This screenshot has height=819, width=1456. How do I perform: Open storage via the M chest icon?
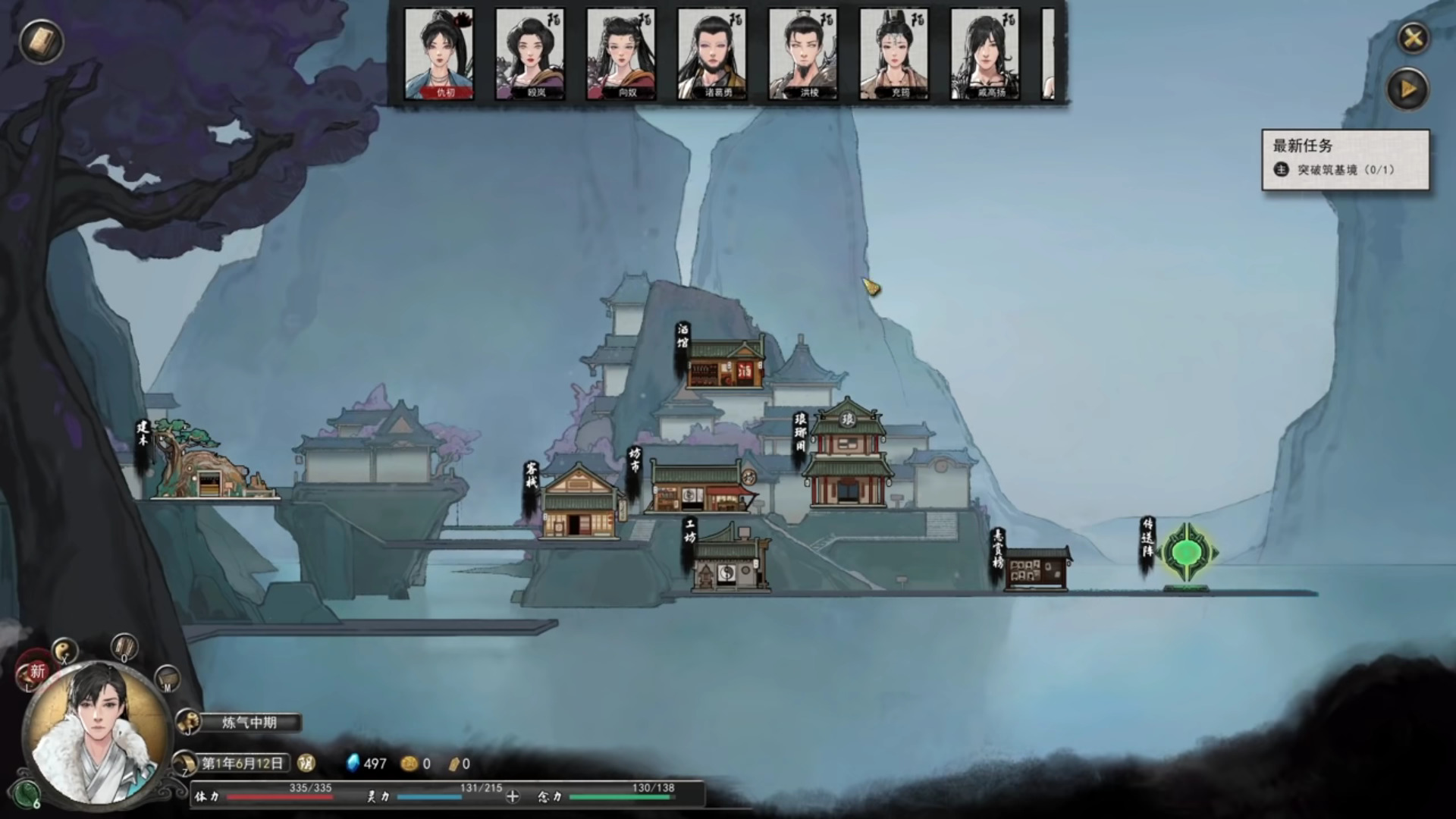[x=166, y=679]
